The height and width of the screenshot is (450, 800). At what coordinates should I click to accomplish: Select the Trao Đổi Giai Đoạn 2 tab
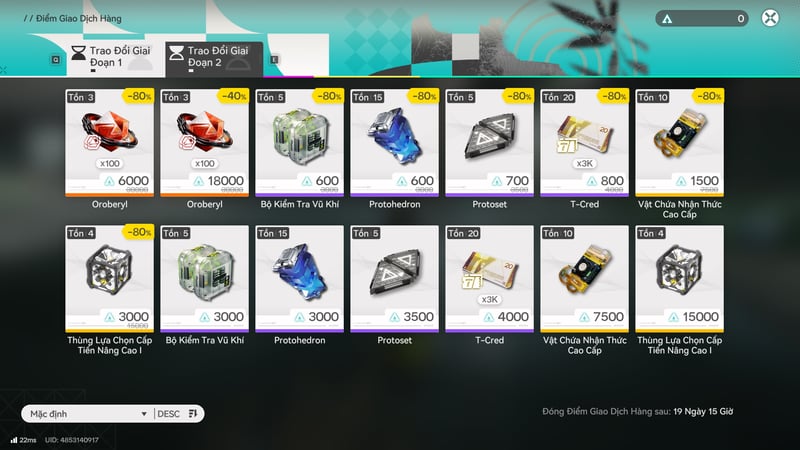tap(213, 56)
